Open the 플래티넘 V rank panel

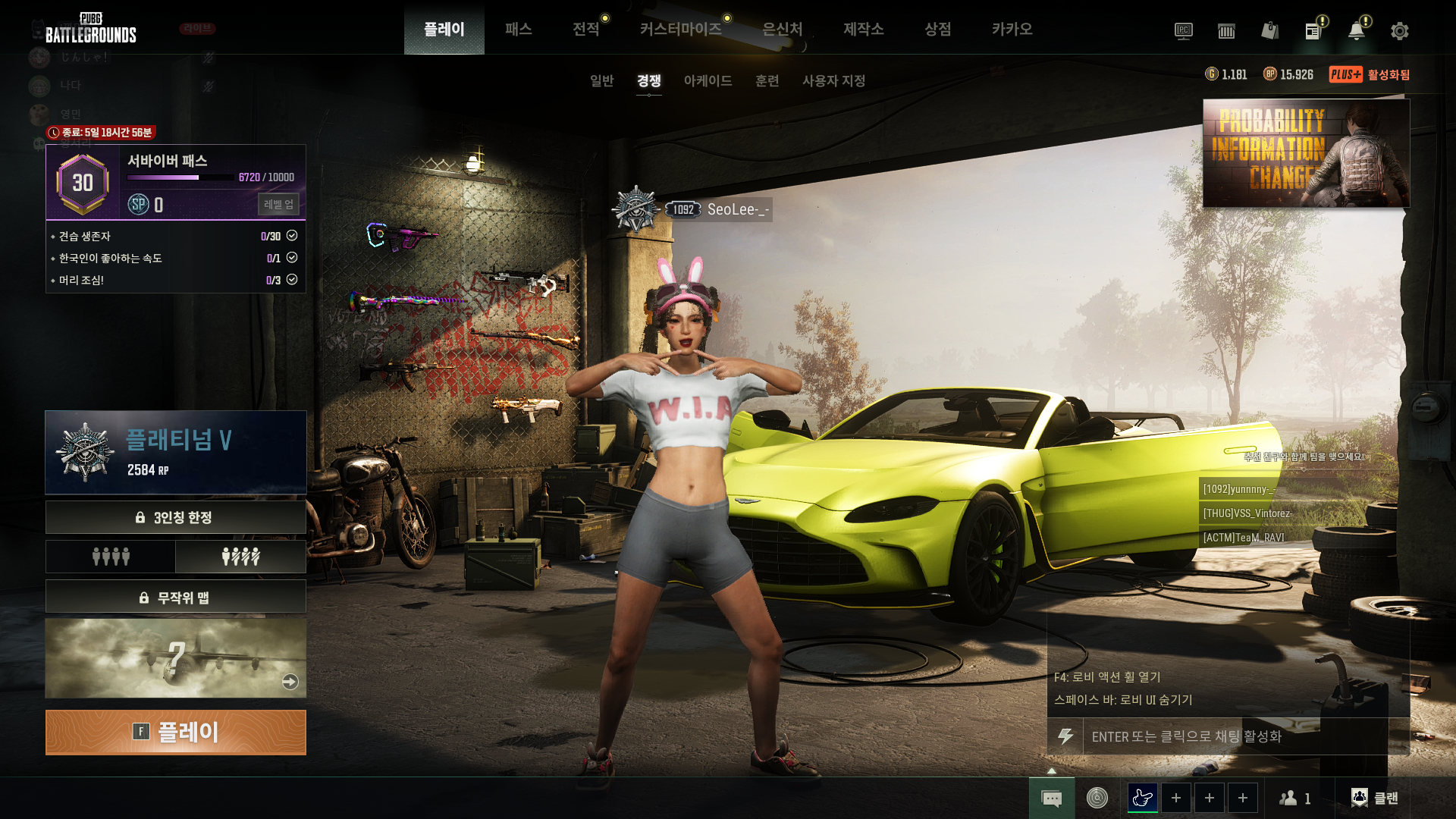(175, 452)
